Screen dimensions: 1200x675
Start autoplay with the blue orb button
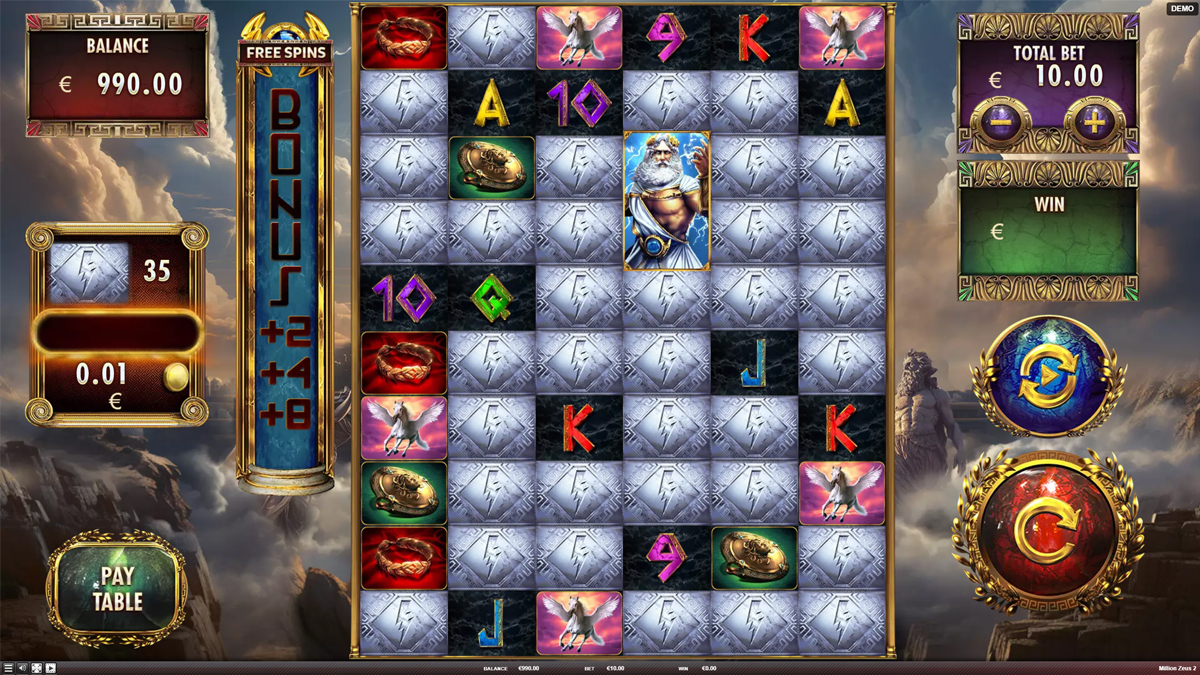1048,376
